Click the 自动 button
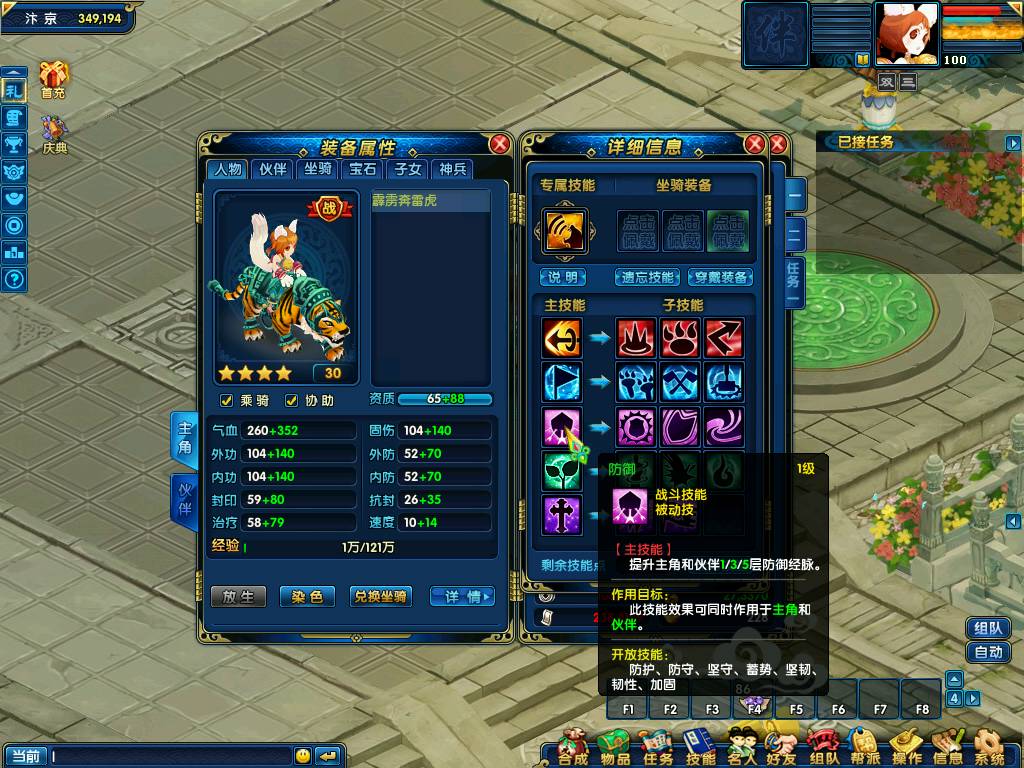The width and height of the screenshot is (1024, 768). (x=988, y=652)
